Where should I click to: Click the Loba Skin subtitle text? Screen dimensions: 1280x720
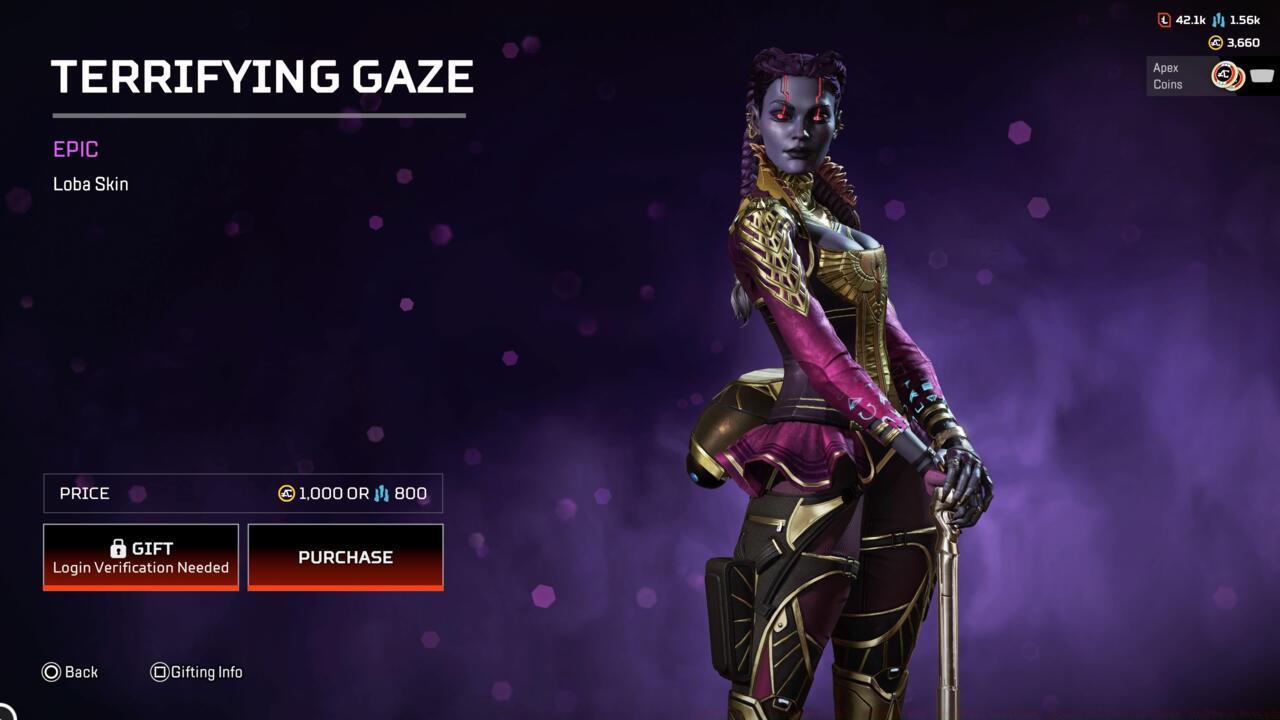pyautogui.click(x=90, y=184)
